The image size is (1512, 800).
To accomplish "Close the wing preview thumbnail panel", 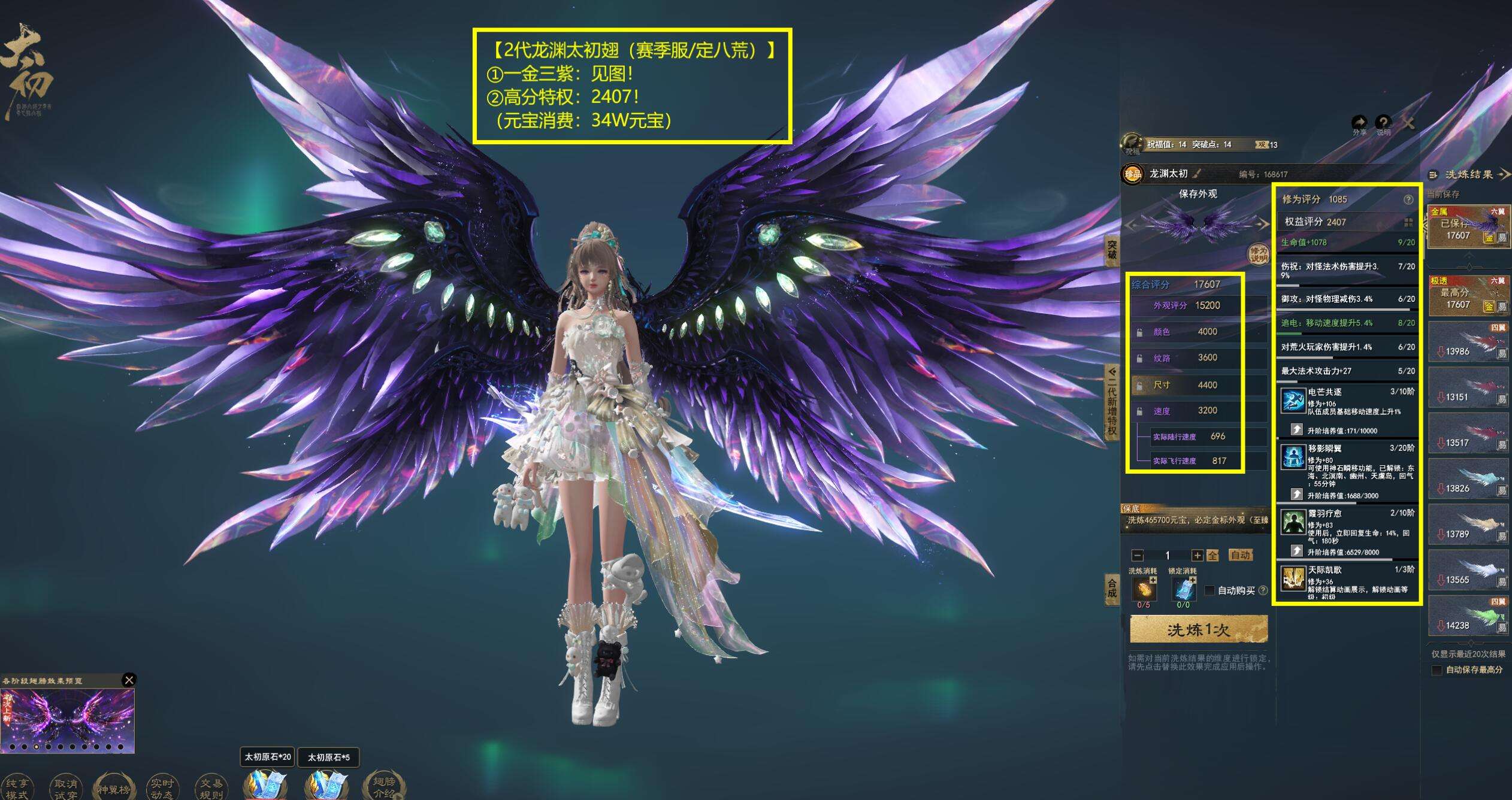I will pos(129,680).
